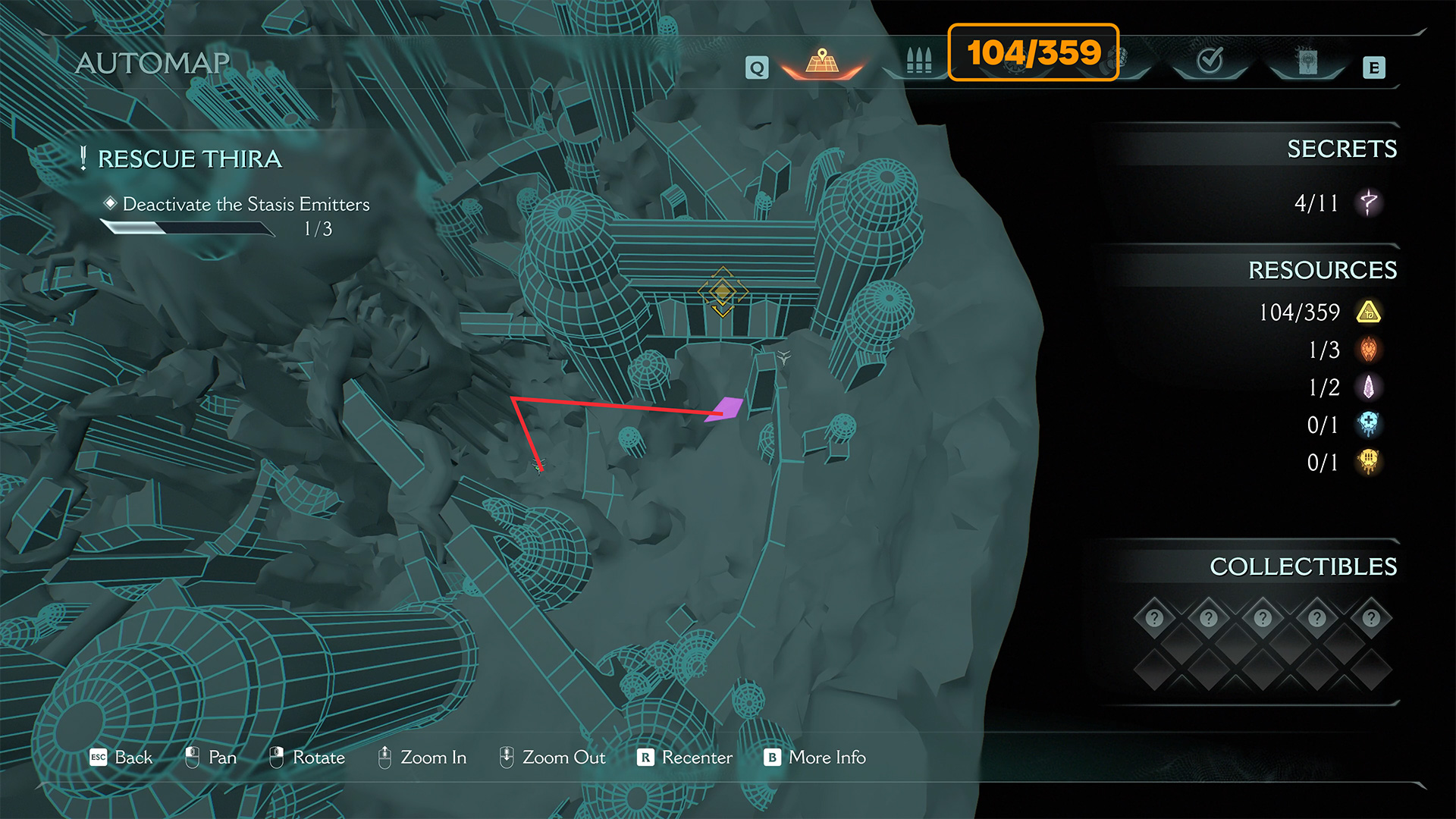Switch to the bullets arsenal tab
This screenshot has width=1456, height=819.
pyautogui.click(x=918, y=61)
